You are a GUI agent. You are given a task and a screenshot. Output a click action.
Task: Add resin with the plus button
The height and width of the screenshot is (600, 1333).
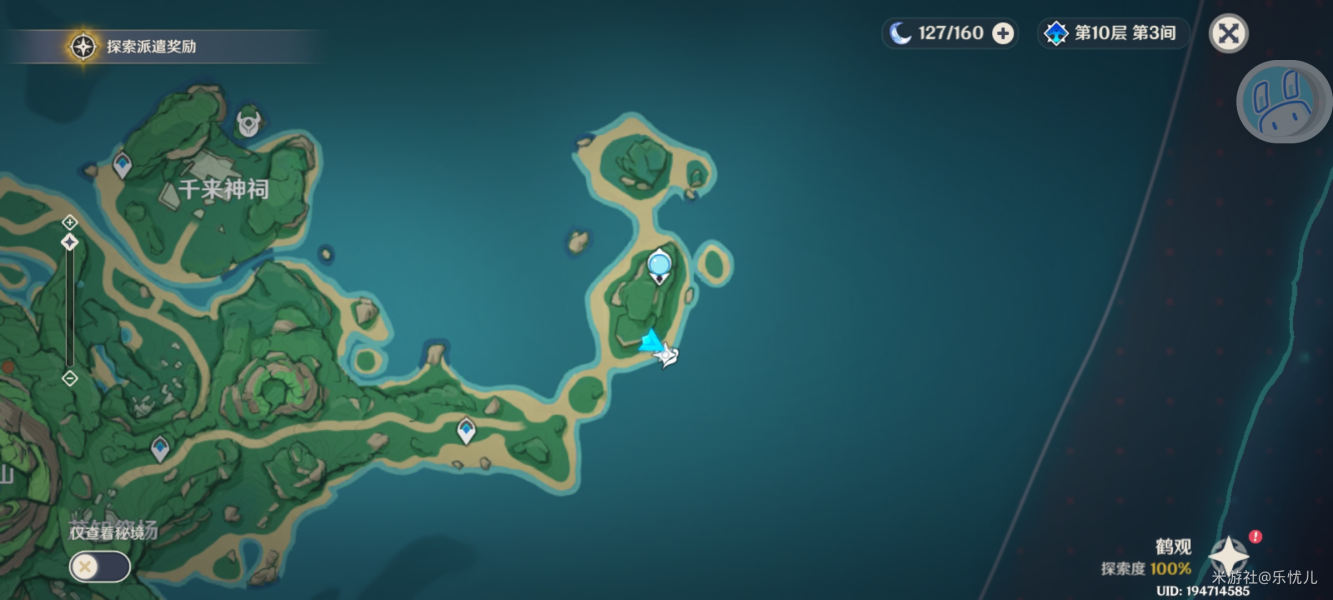pyautogui.click(x=1002, y=34)
